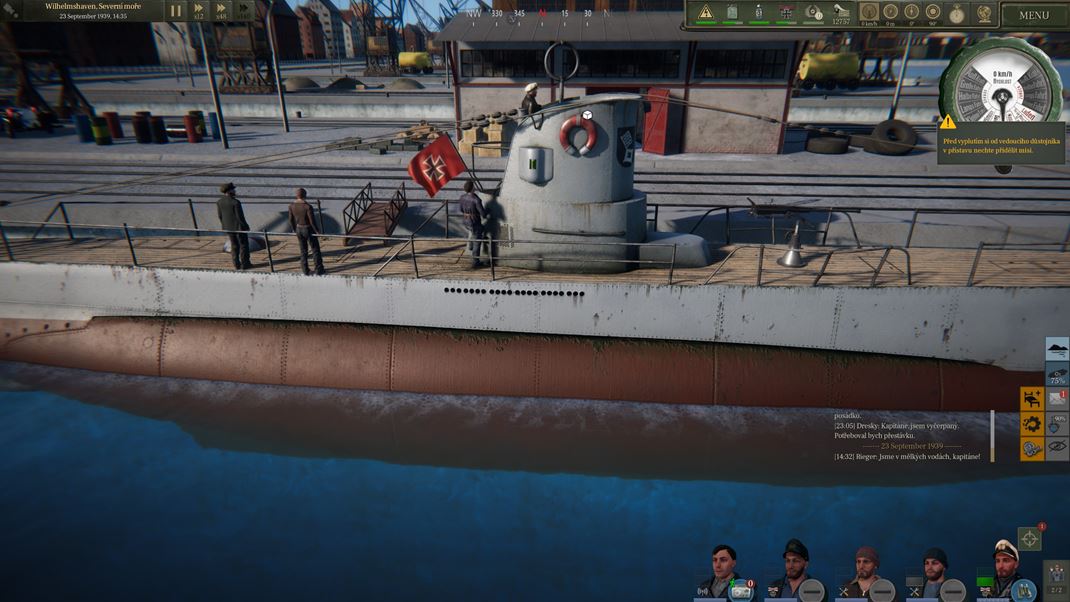Click the crew rest bed icon

[1032, 398]
